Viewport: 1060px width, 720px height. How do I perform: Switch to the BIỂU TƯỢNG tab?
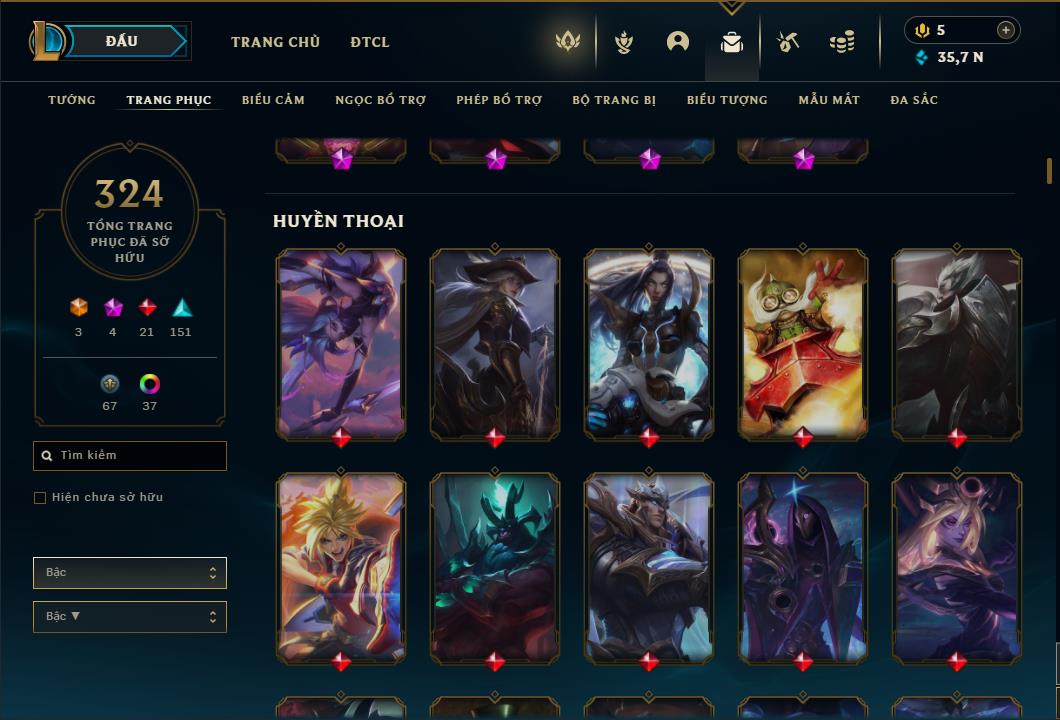[727, 100]
